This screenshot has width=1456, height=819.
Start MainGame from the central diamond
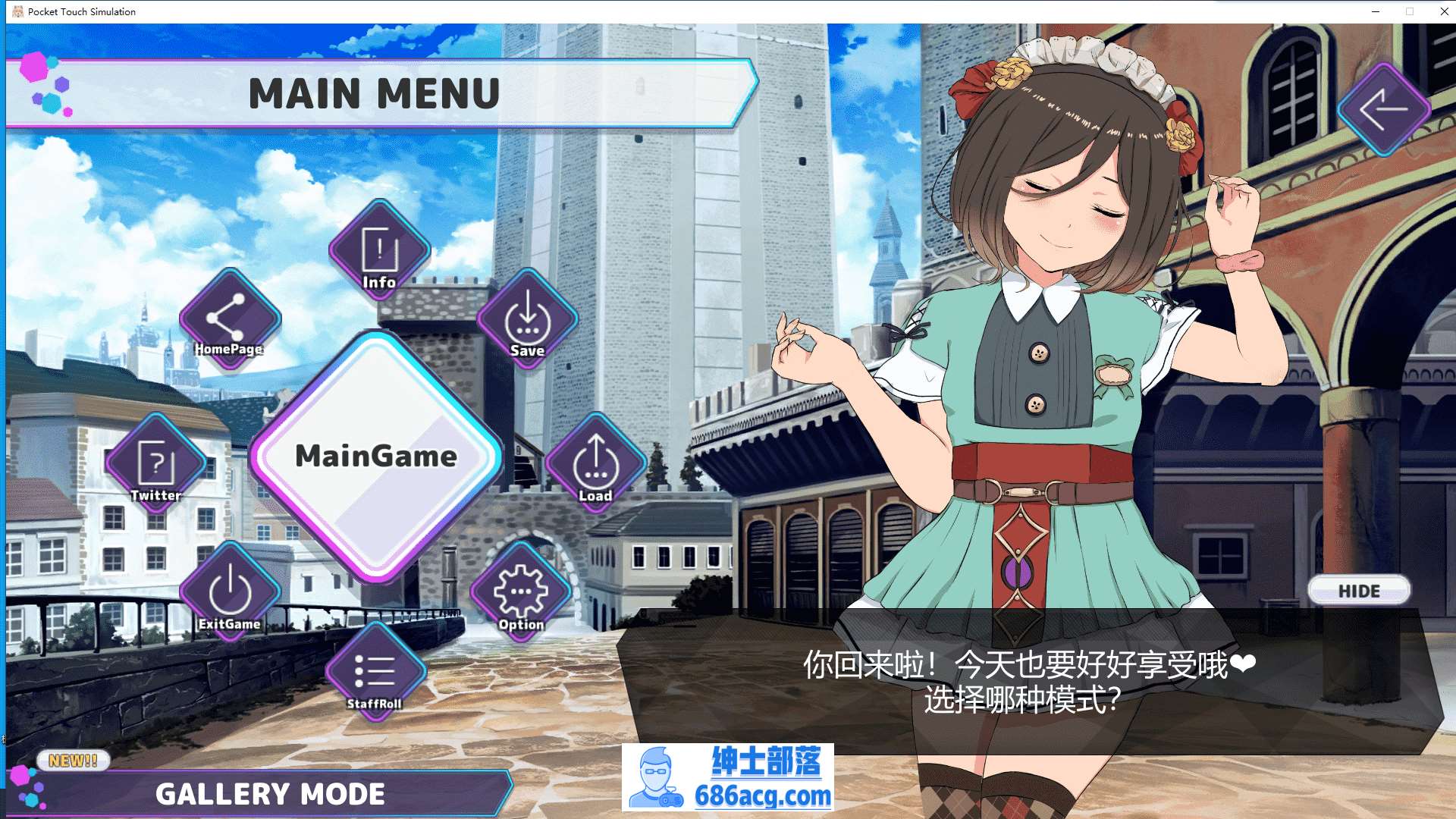click(378, 456)
